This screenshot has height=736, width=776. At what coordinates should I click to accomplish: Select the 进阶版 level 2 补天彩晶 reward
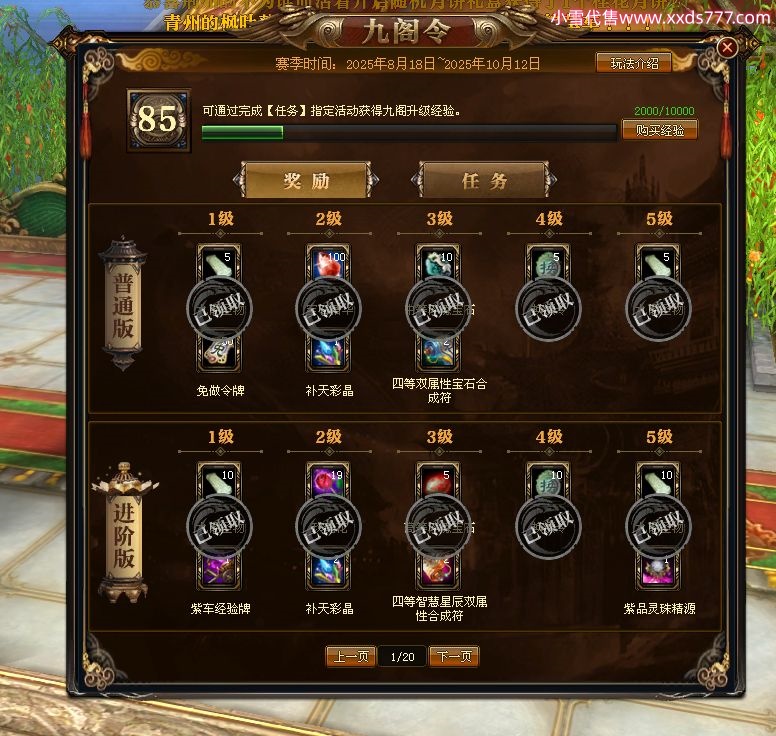coord(328,526)
